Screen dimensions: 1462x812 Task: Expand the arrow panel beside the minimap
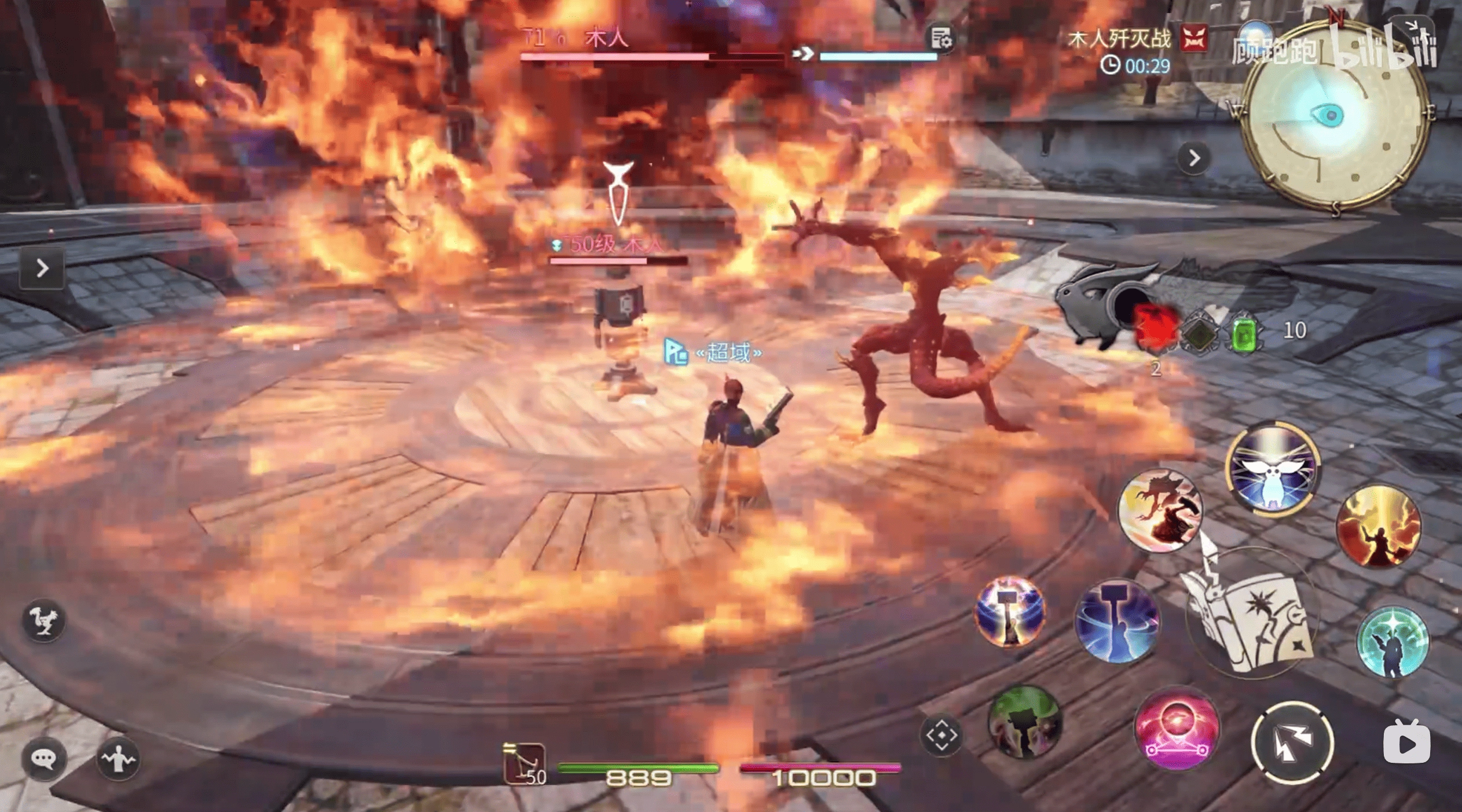coord(1194,158)
